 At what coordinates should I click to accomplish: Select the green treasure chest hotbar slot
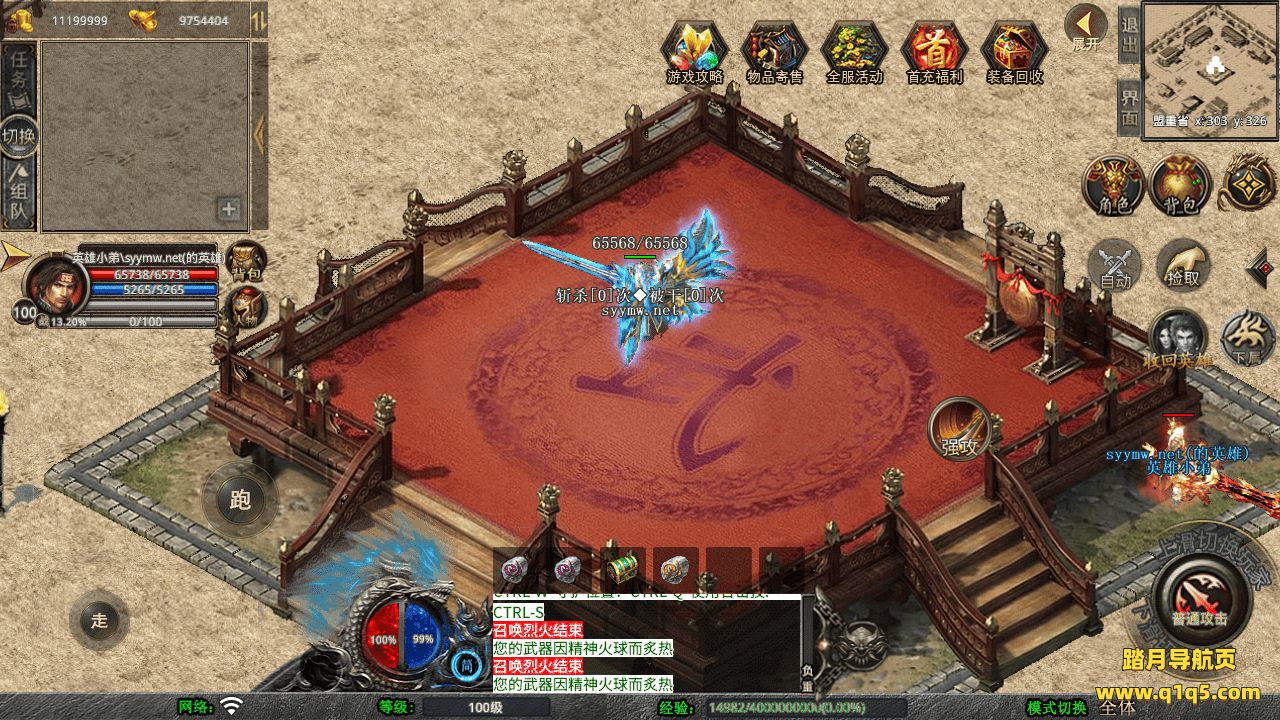point(623,569)
